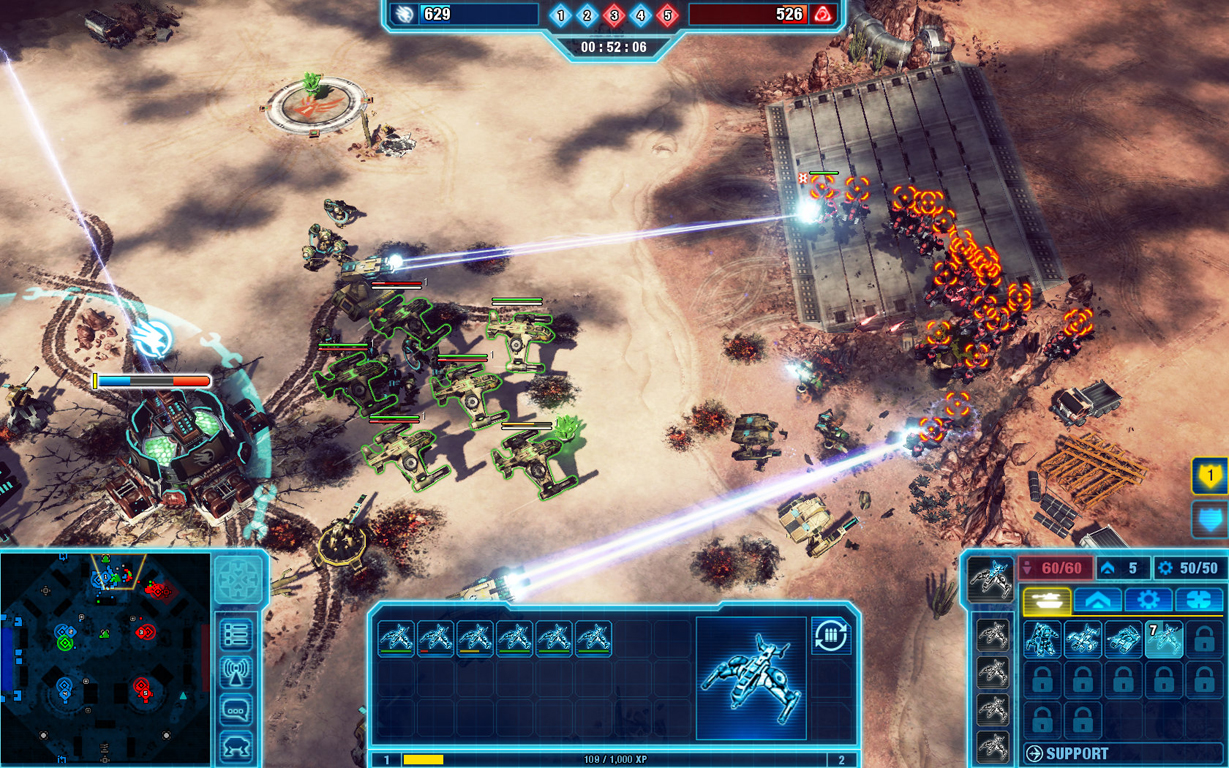Build the tracked tank unit
This screenshot has height=768, width=1229.
tap(1123, 639)
